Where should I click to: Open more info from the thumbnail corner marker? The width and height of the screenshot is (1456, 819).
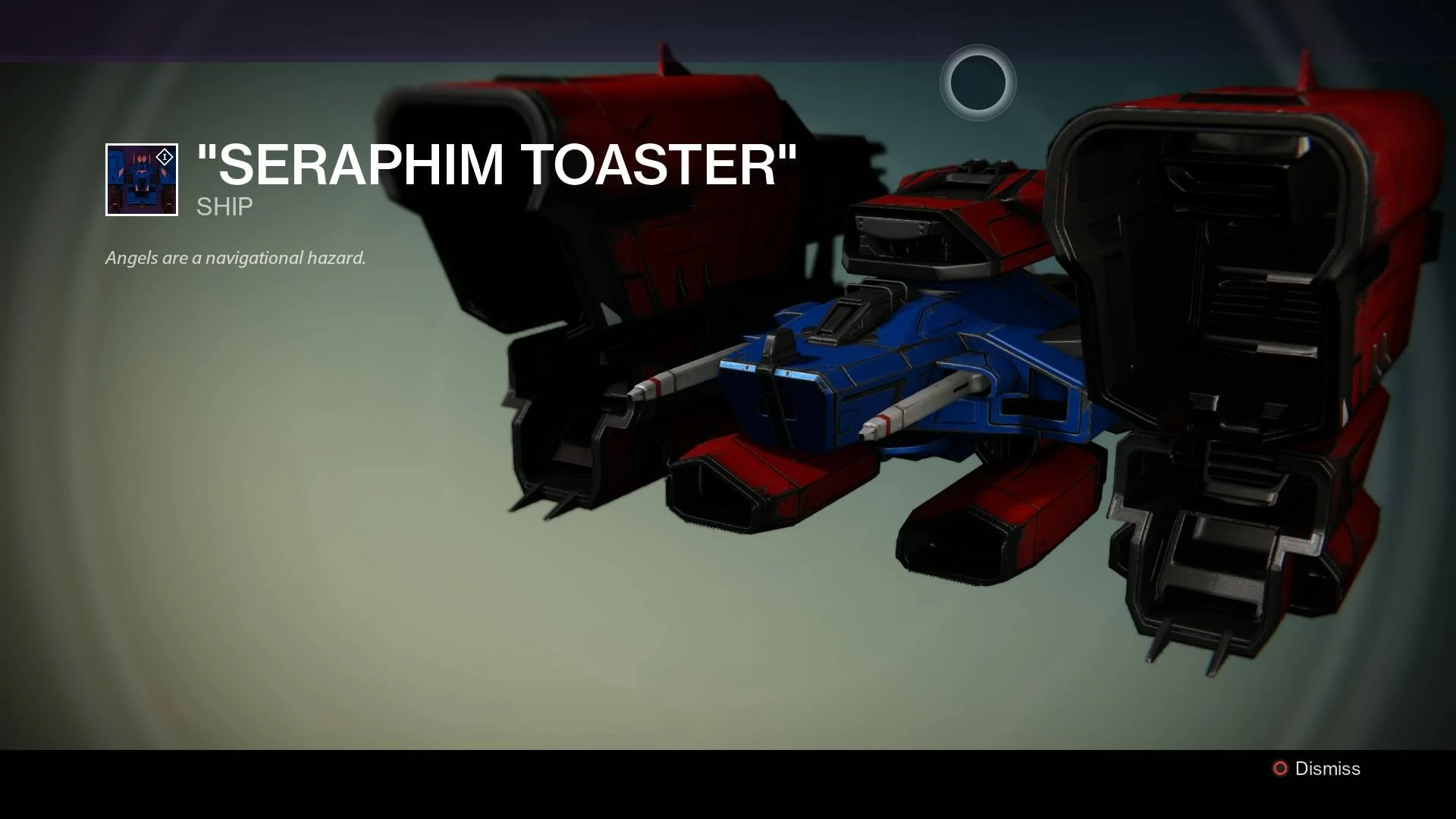[163, 156]
